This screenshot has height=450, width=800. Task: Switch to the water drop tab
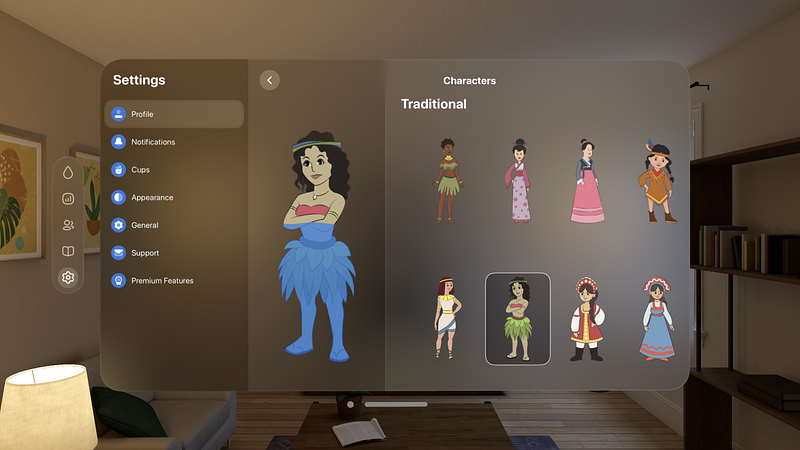68,172
